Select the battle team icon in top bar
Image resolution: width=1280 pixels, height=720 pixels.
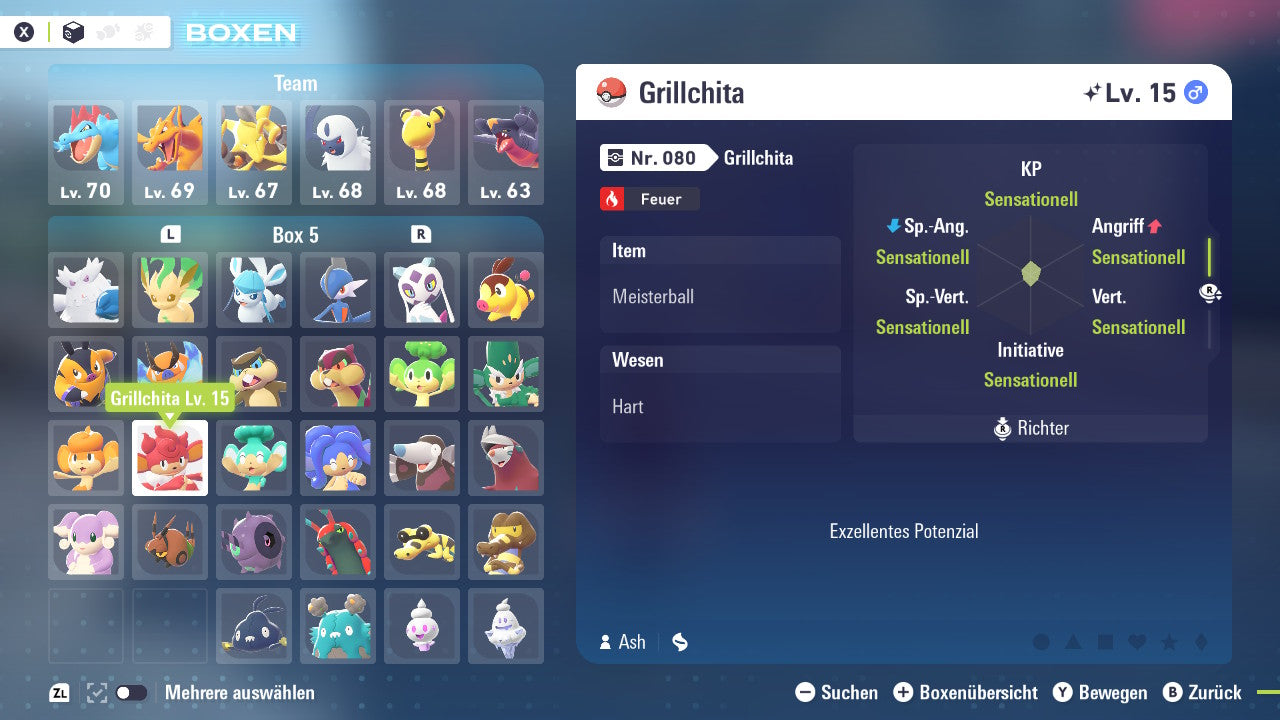point(143,31)
